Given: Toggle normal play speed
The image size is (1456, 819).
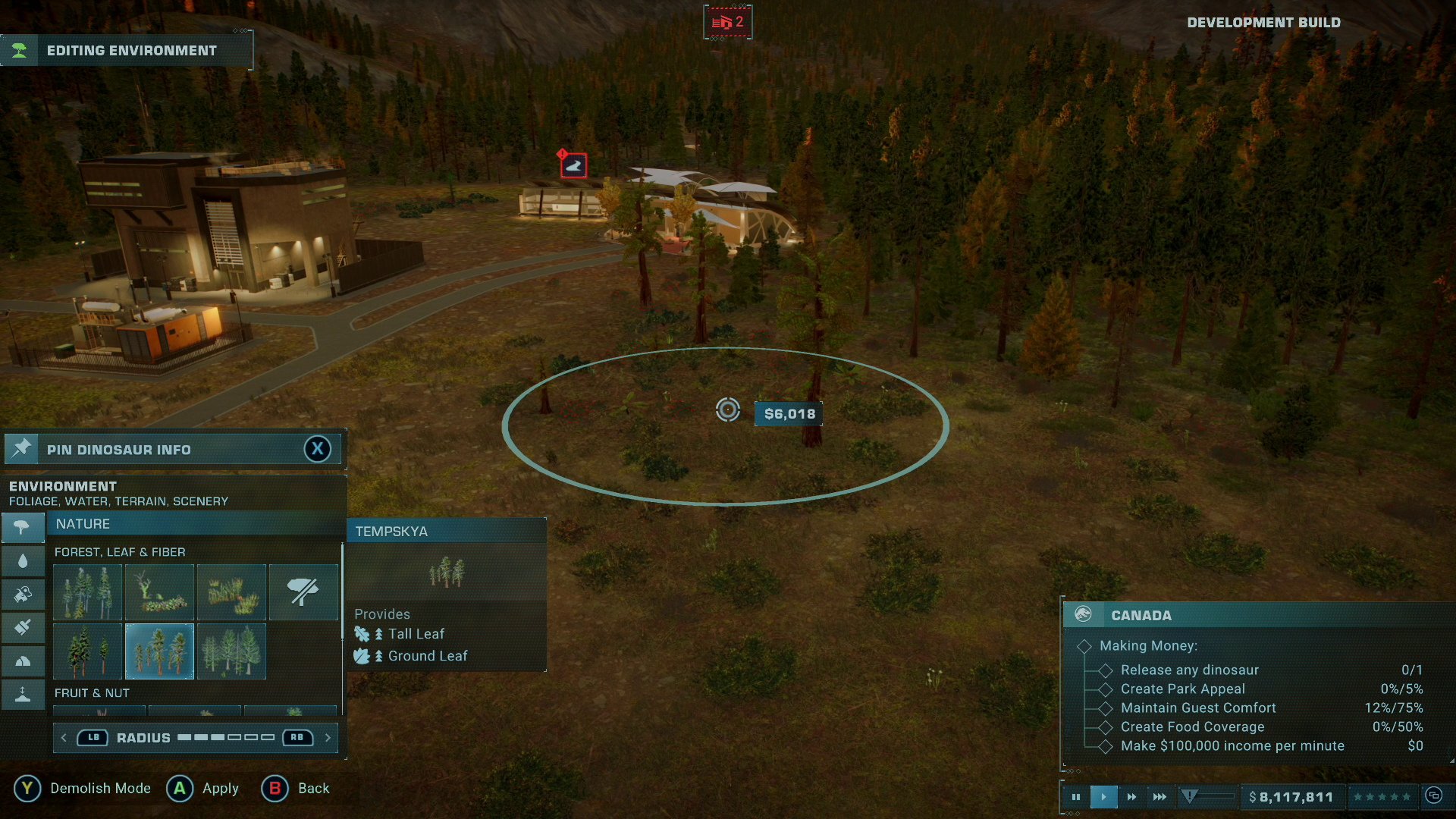Looking at the screenshot, I should tap(1103, 796).
